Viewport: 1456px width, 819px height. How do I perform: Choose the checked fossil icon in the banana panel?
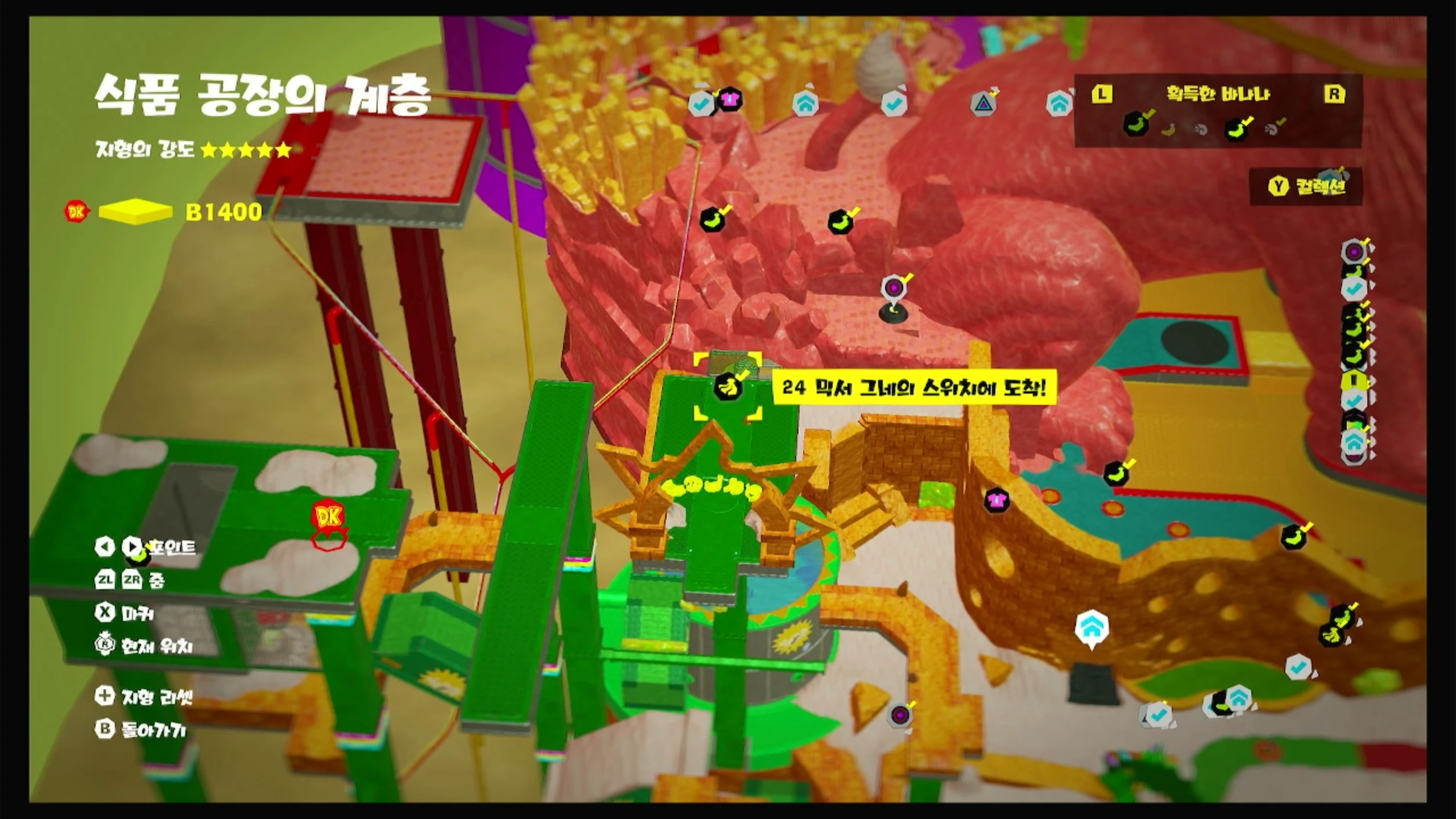1273,129
